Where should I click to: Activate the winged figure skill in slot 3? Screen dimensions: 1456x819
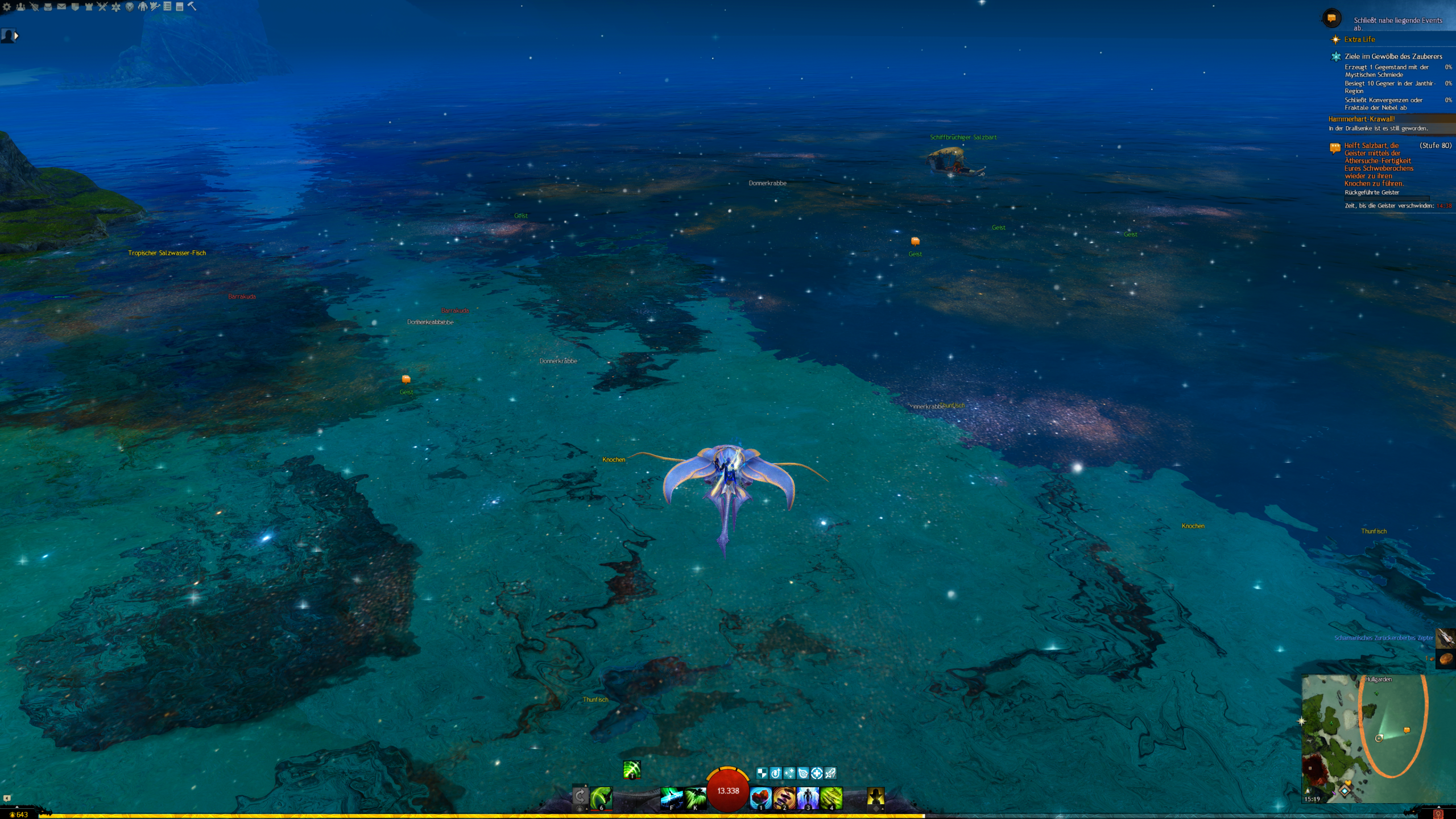coord(808,797)
